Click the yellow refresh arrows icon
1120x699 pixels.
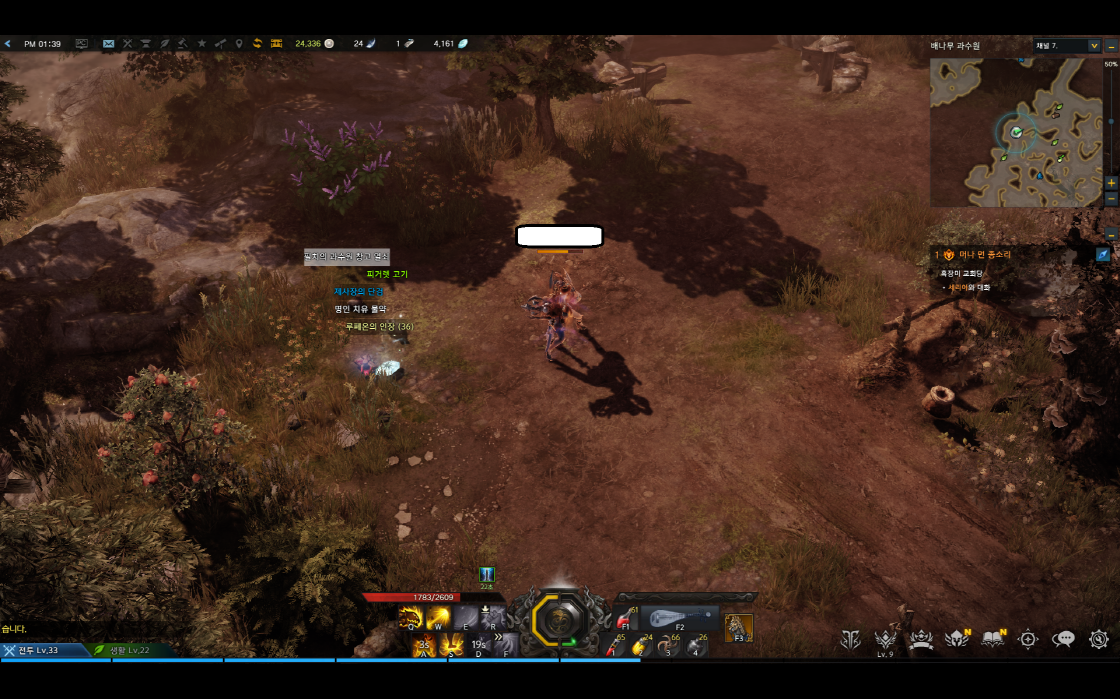point(257,44)
